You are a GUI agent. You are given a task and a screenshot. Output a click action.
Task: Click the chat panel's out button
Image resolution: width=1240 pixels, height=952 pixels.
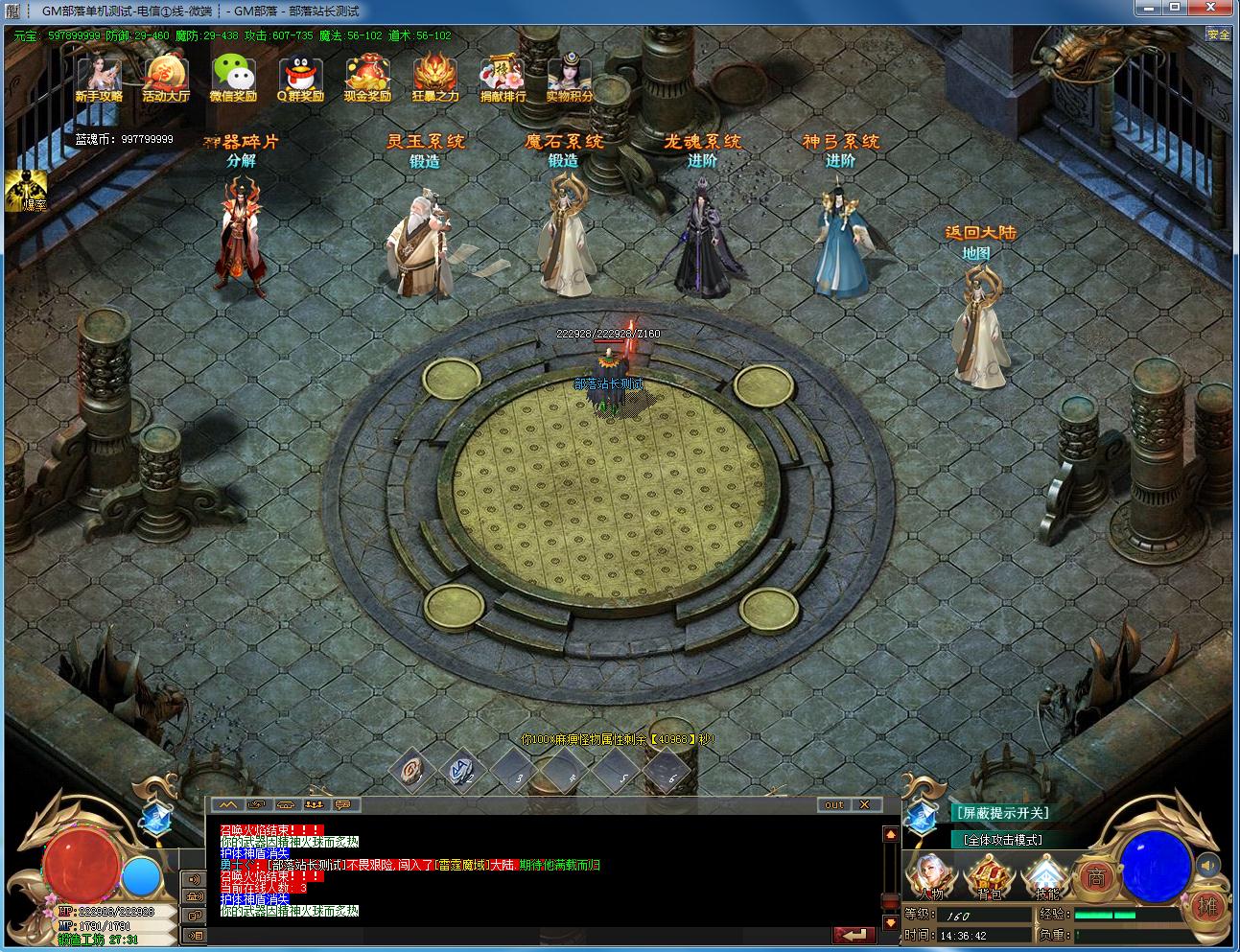tap(833, 804)
